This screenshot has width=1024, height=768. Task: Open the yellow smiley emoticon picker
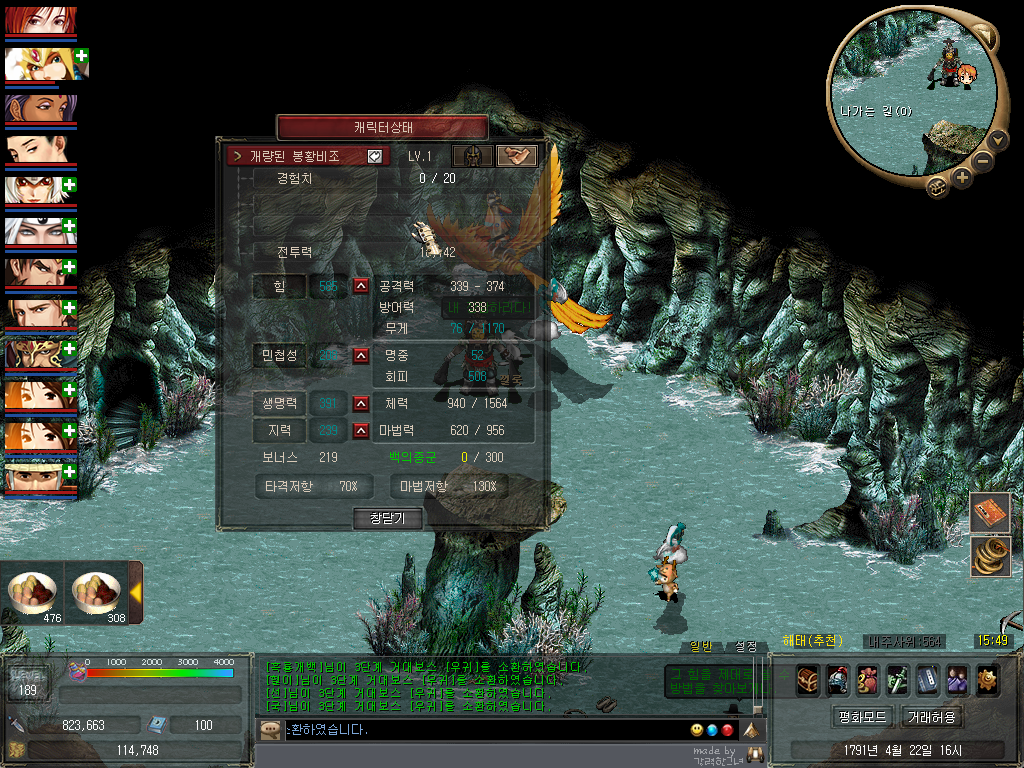click(x=696, y=730)
